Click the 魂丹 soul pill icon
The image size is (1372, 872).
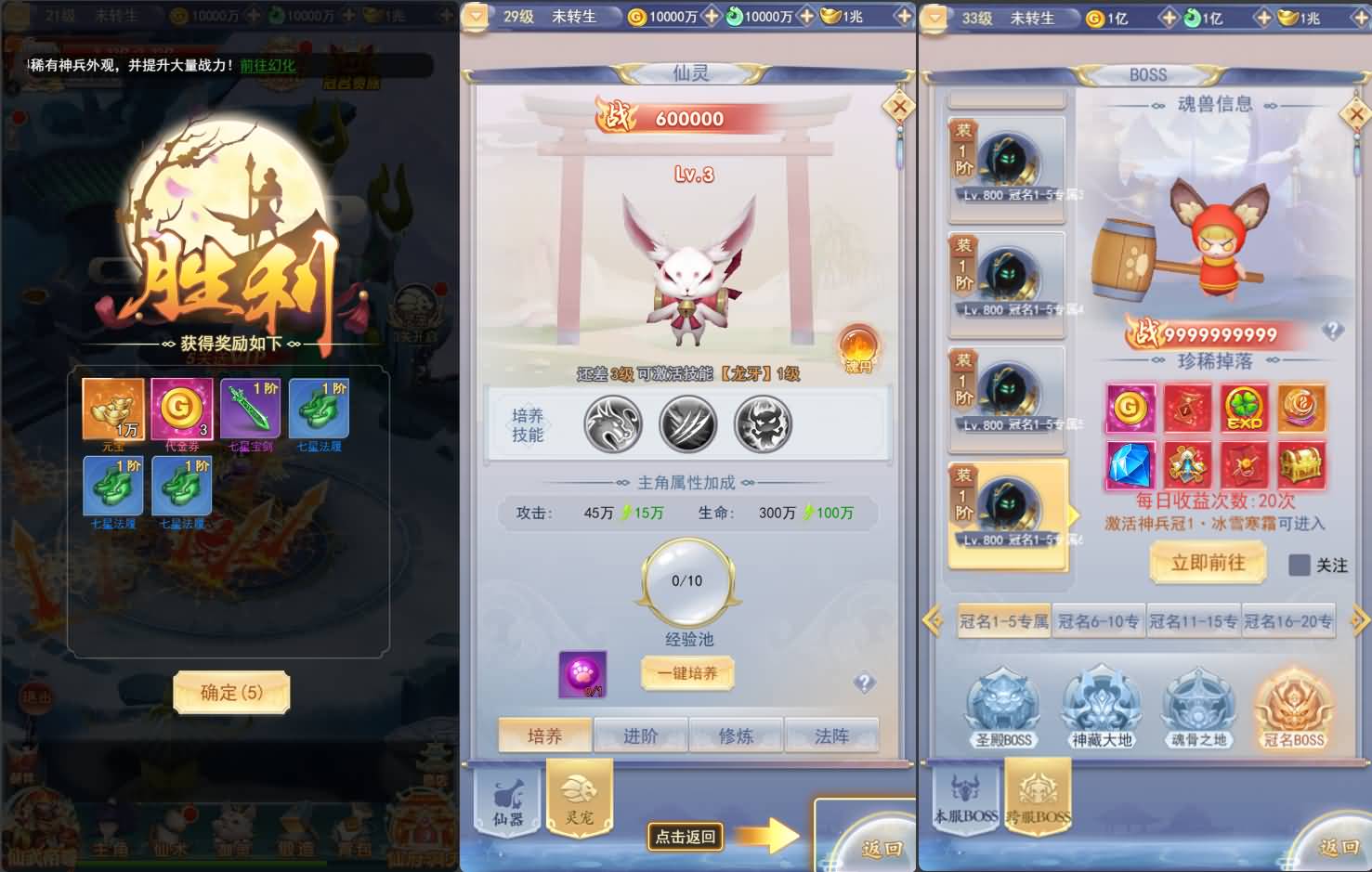(856, 346)
